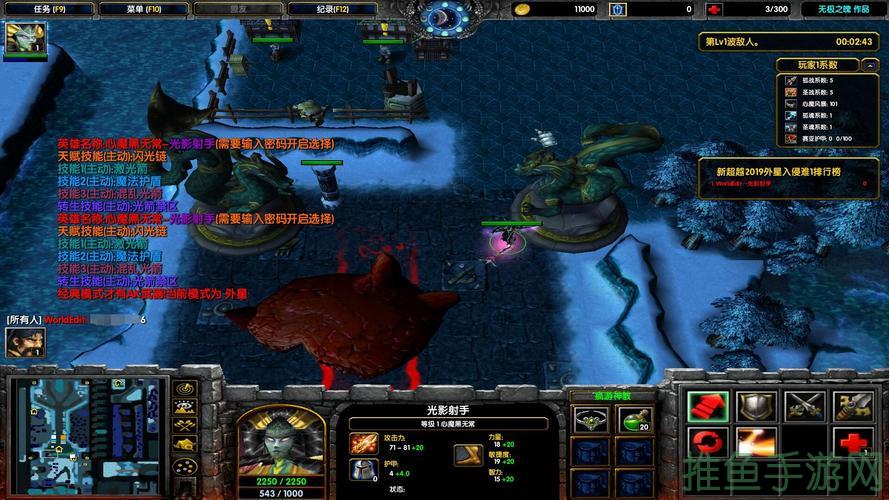
Task: Select the hero portrait icon at top-left
Action: point(22,39)
